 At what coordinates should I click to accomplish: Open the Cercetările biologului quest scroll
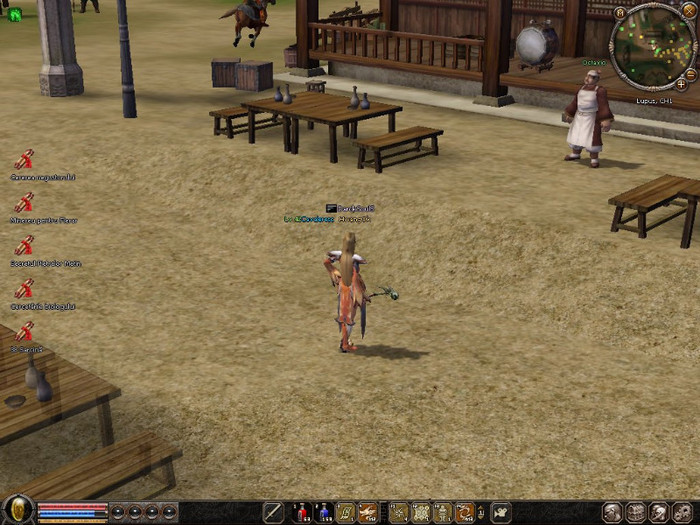pos(23,289)
